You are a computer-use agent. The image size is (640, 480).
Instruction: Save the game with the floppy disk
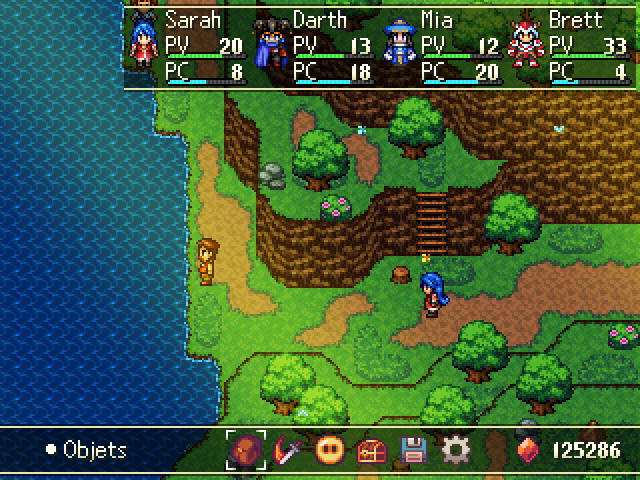(x=413, y=450)
